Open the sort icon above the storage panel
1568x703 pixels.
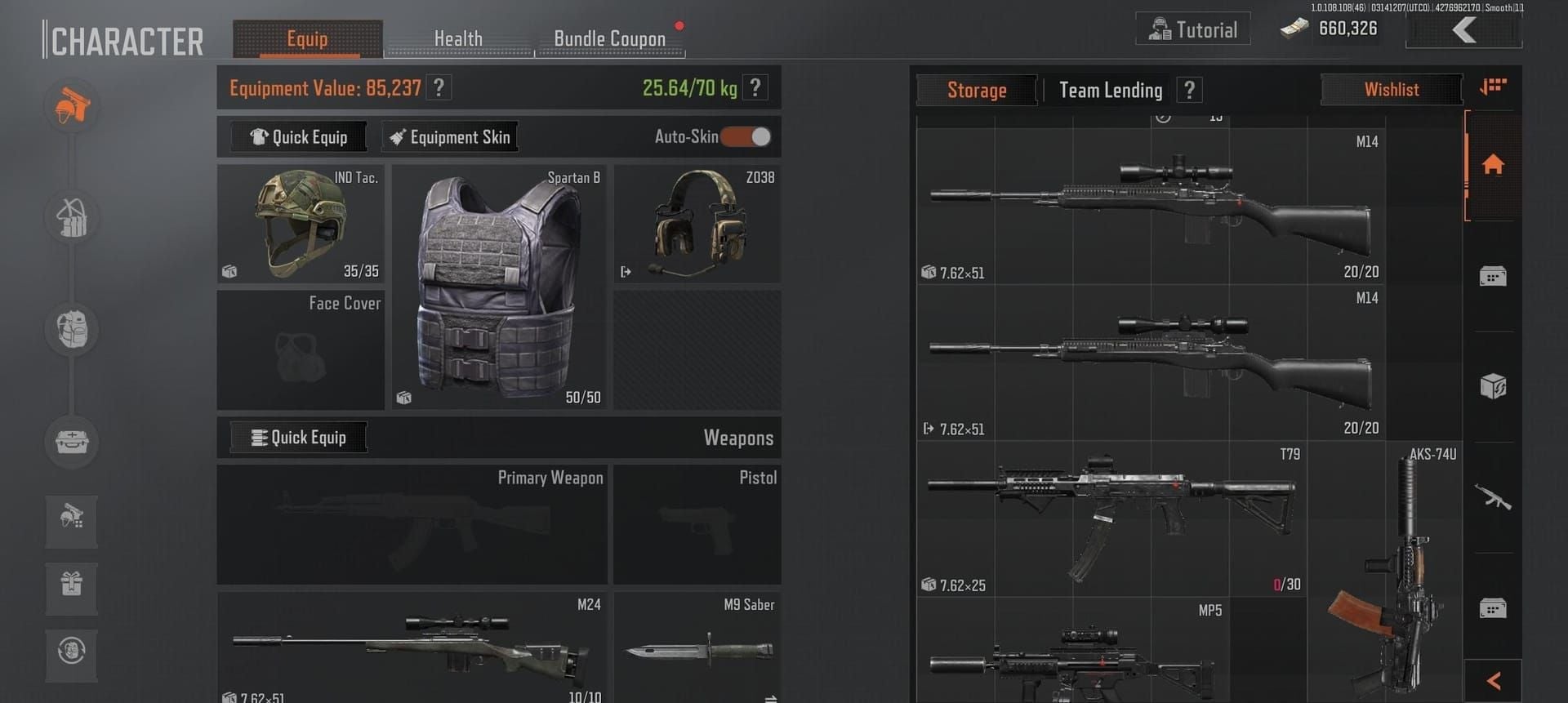[1493, 88]
